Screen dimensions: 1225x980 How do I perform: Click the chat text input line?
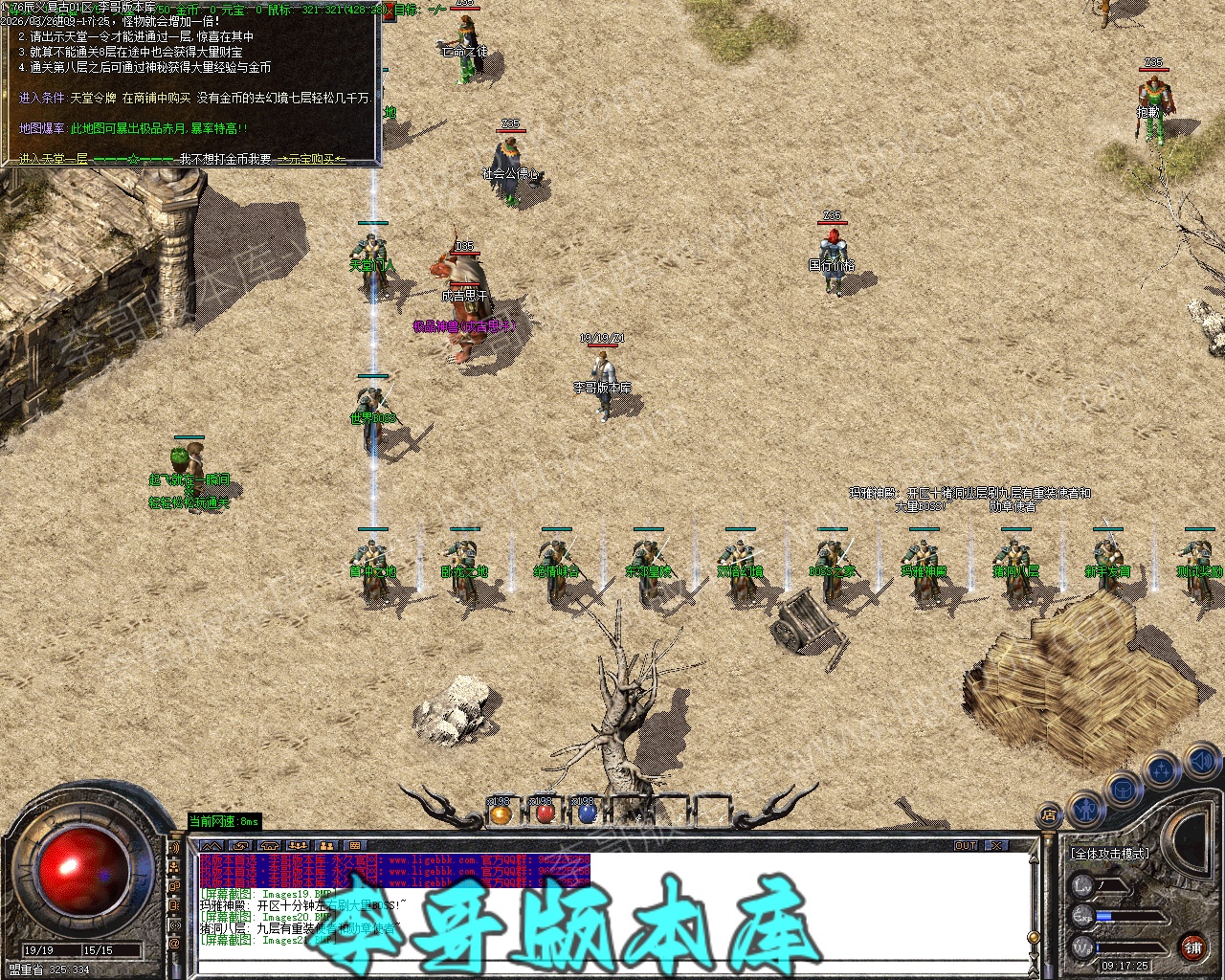point(612,967)
